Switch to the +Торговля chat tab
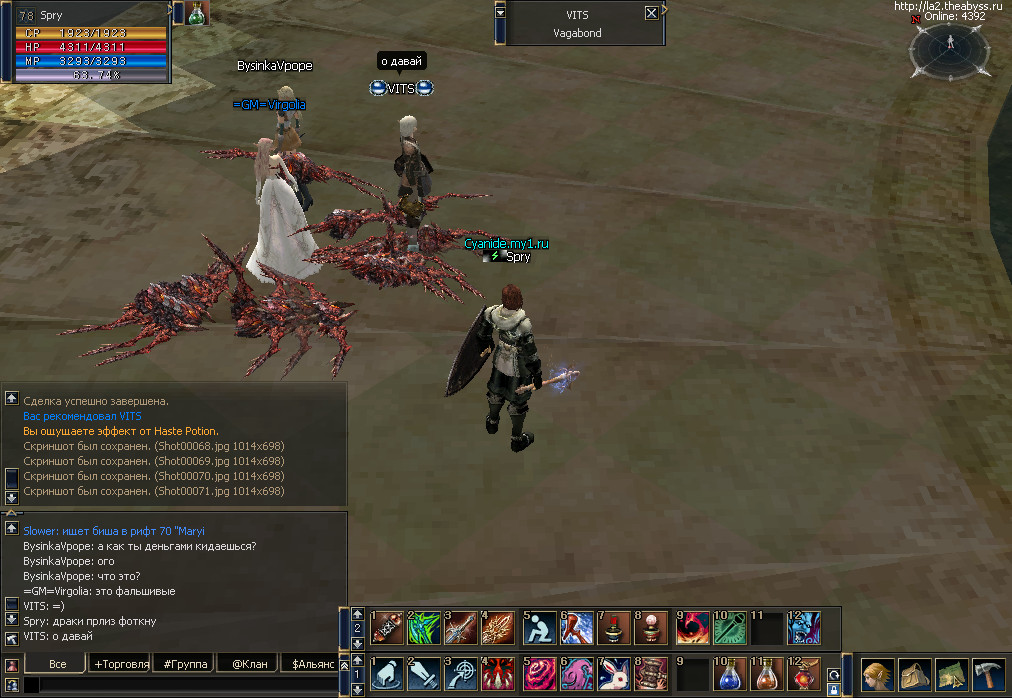The width and height of the screenshot is (1012, 698). [120, 663]
